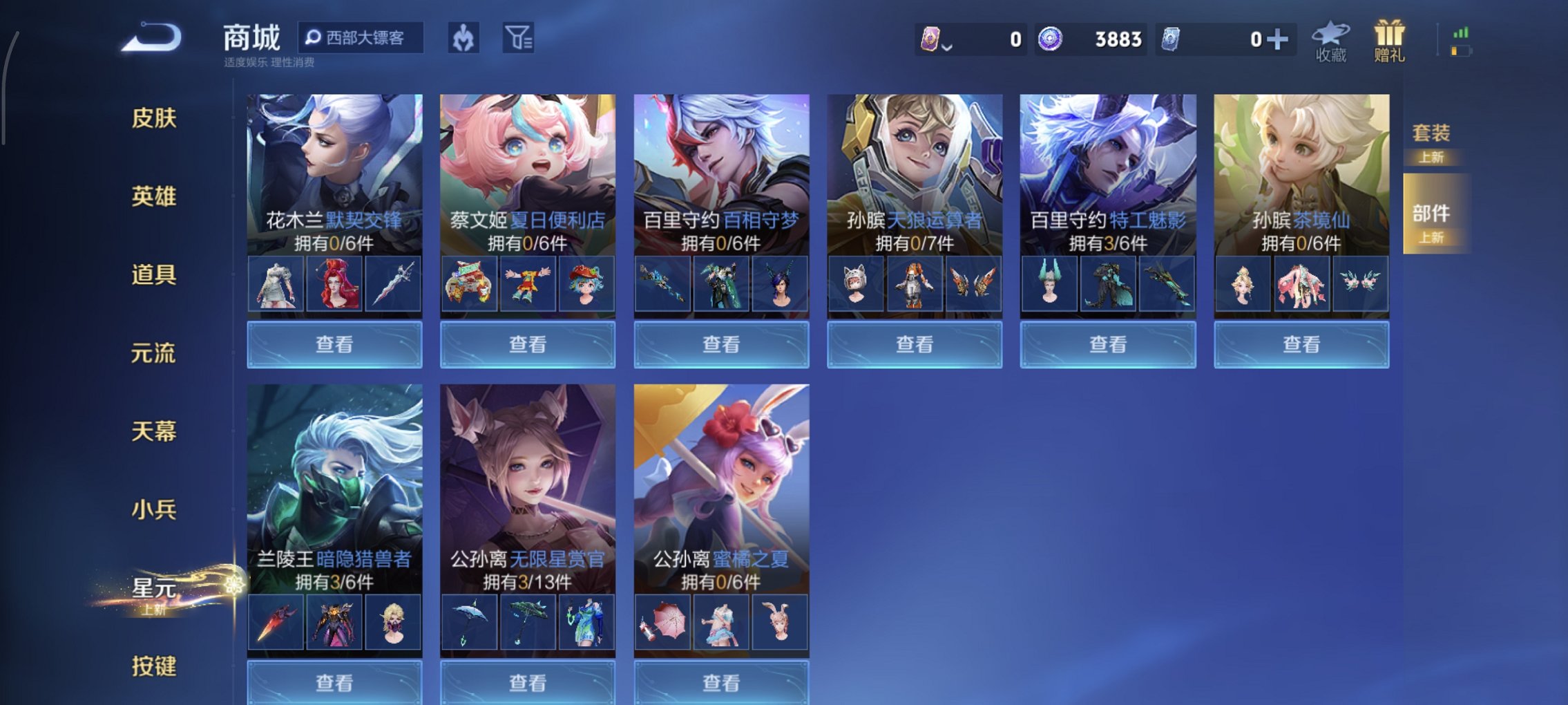Click 查看 on the 公孙离蜜橘之夏 card
Screen dimensions: 1568x705
click(721, 683)
